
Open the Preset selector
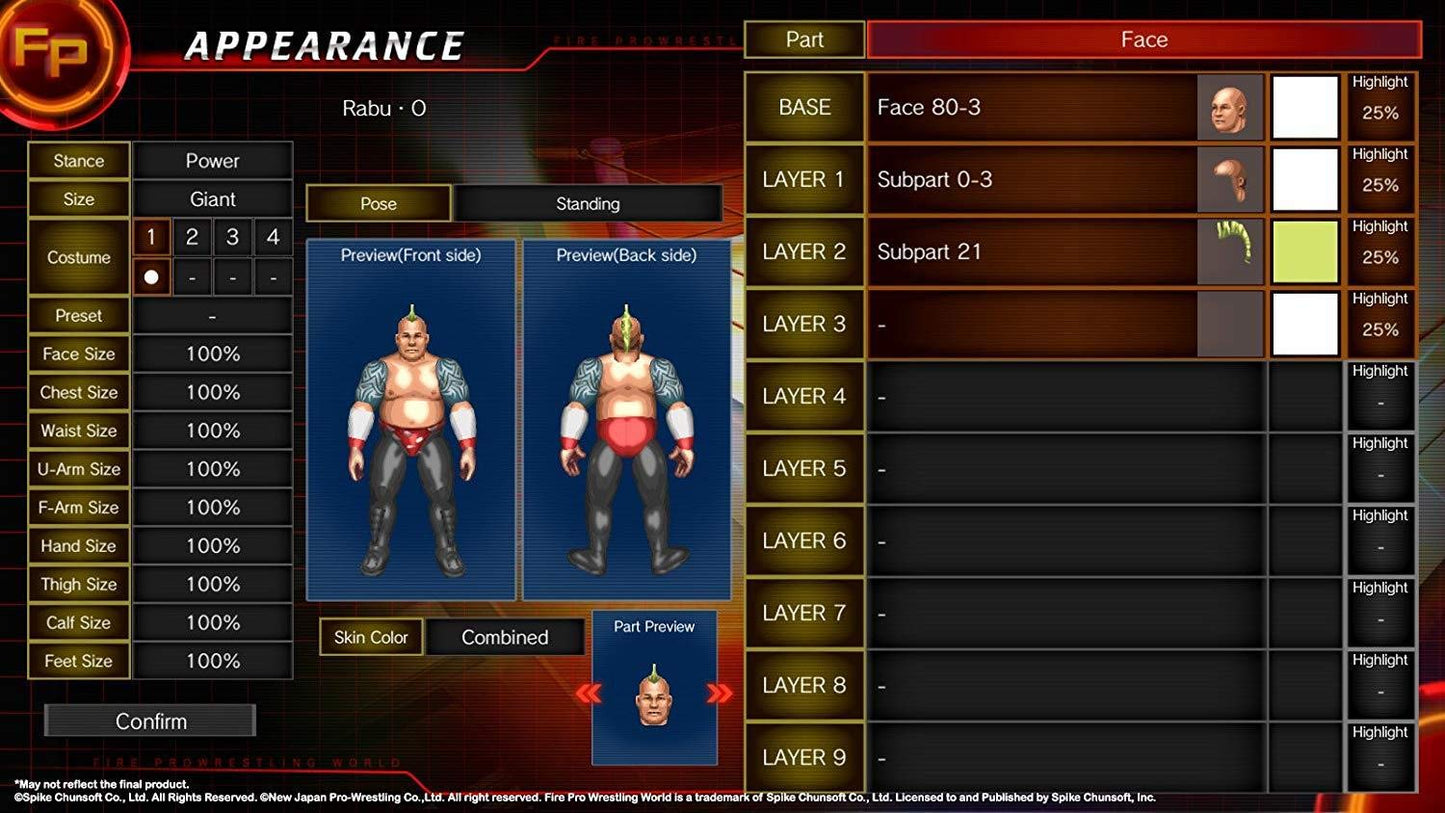[x=213, y=315]
